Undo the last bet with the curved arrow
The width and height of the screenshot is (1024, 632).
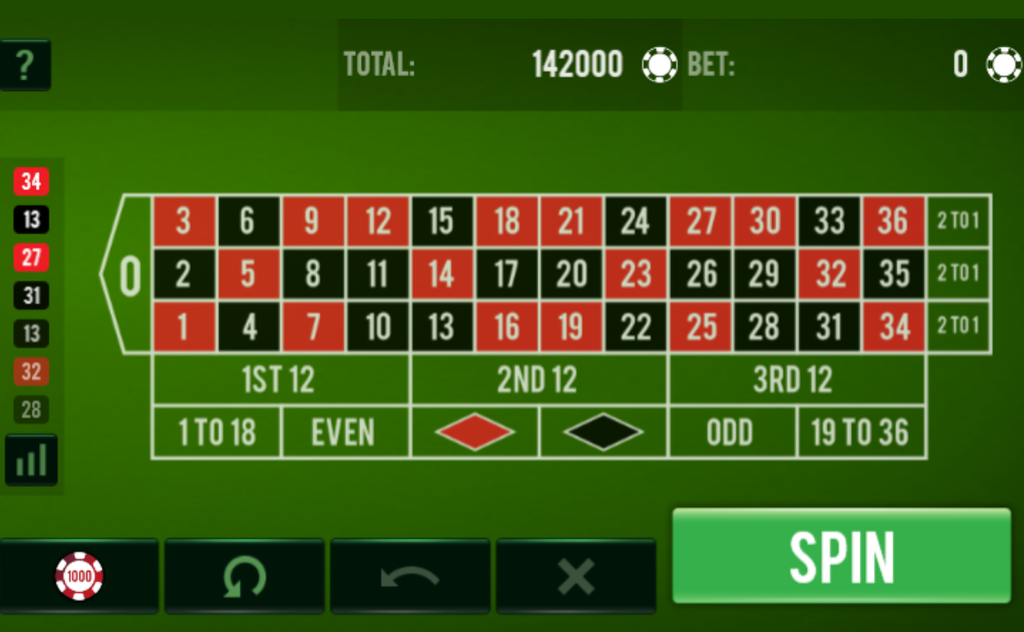[x=410, y=576]
